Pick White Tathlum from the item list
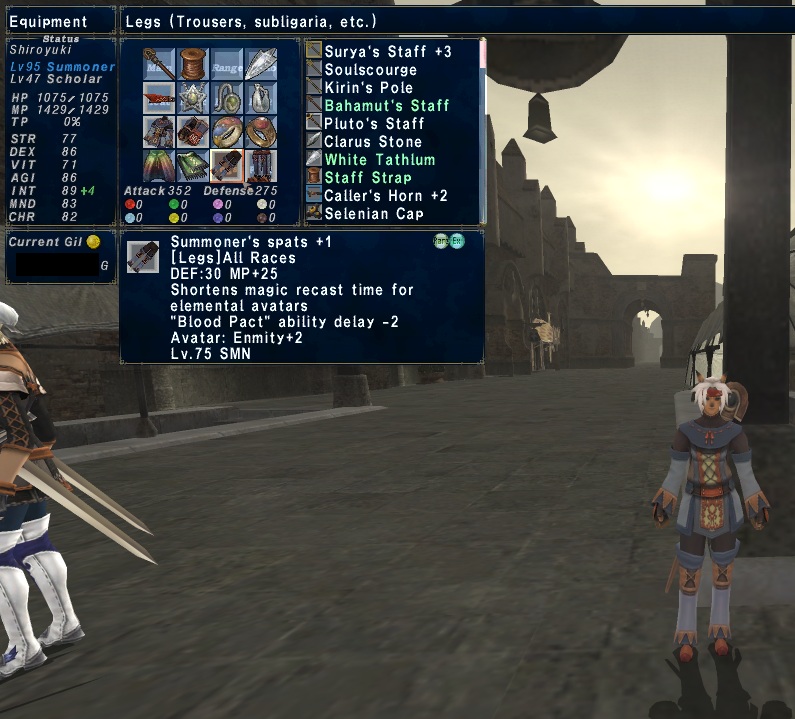This screenshot has height=719, width=795. coord(379,159)
